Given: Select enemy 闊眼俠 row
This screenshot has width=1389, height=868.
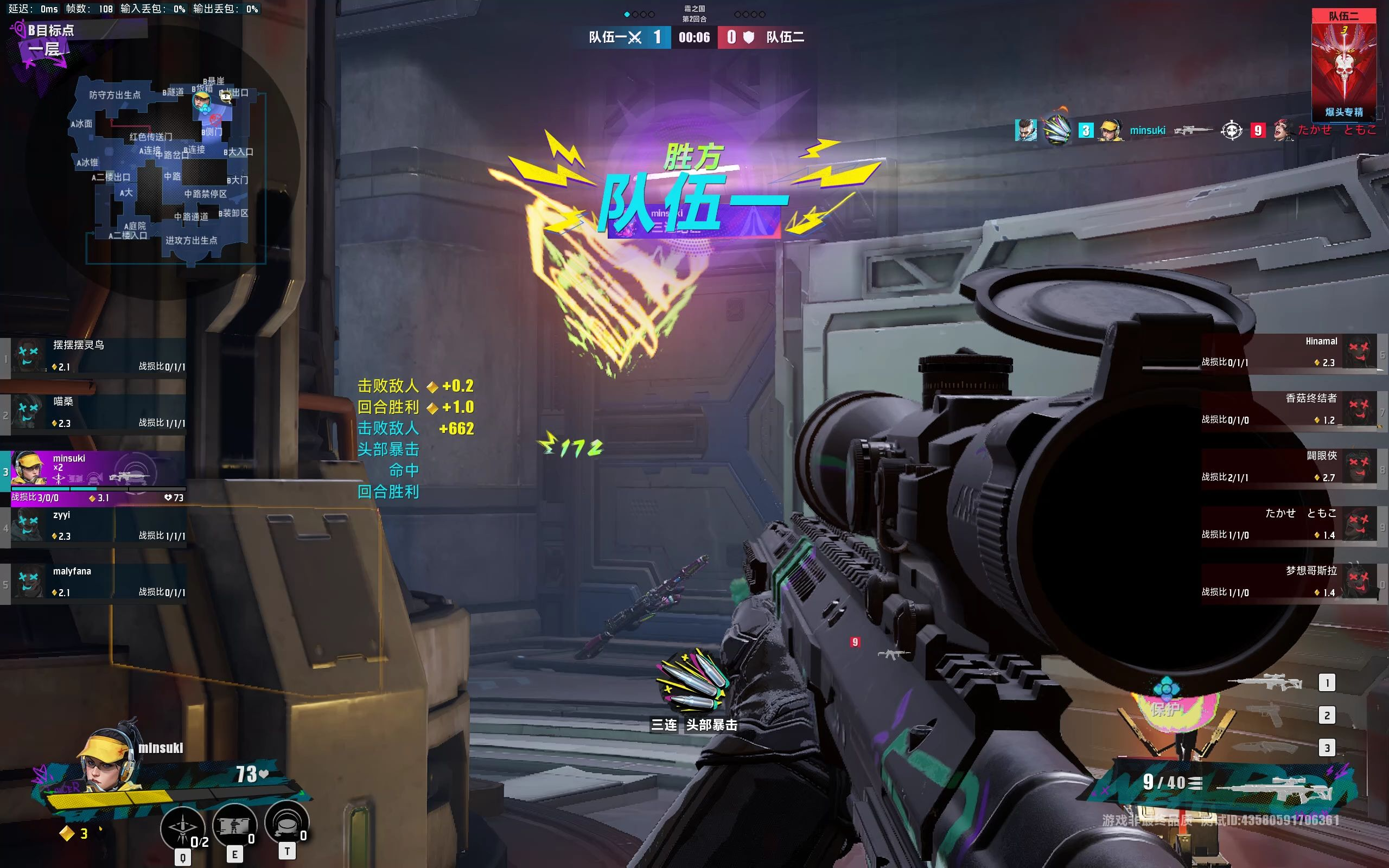Looking at the screenshot, I should [1289, 466].
